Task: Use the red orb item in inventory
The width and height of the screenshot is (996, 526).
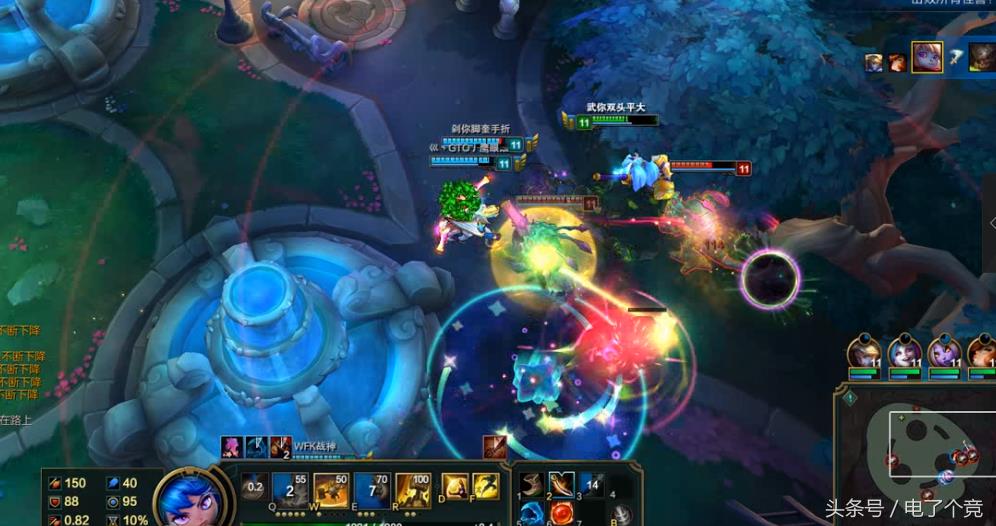Action: click(562, 514)
